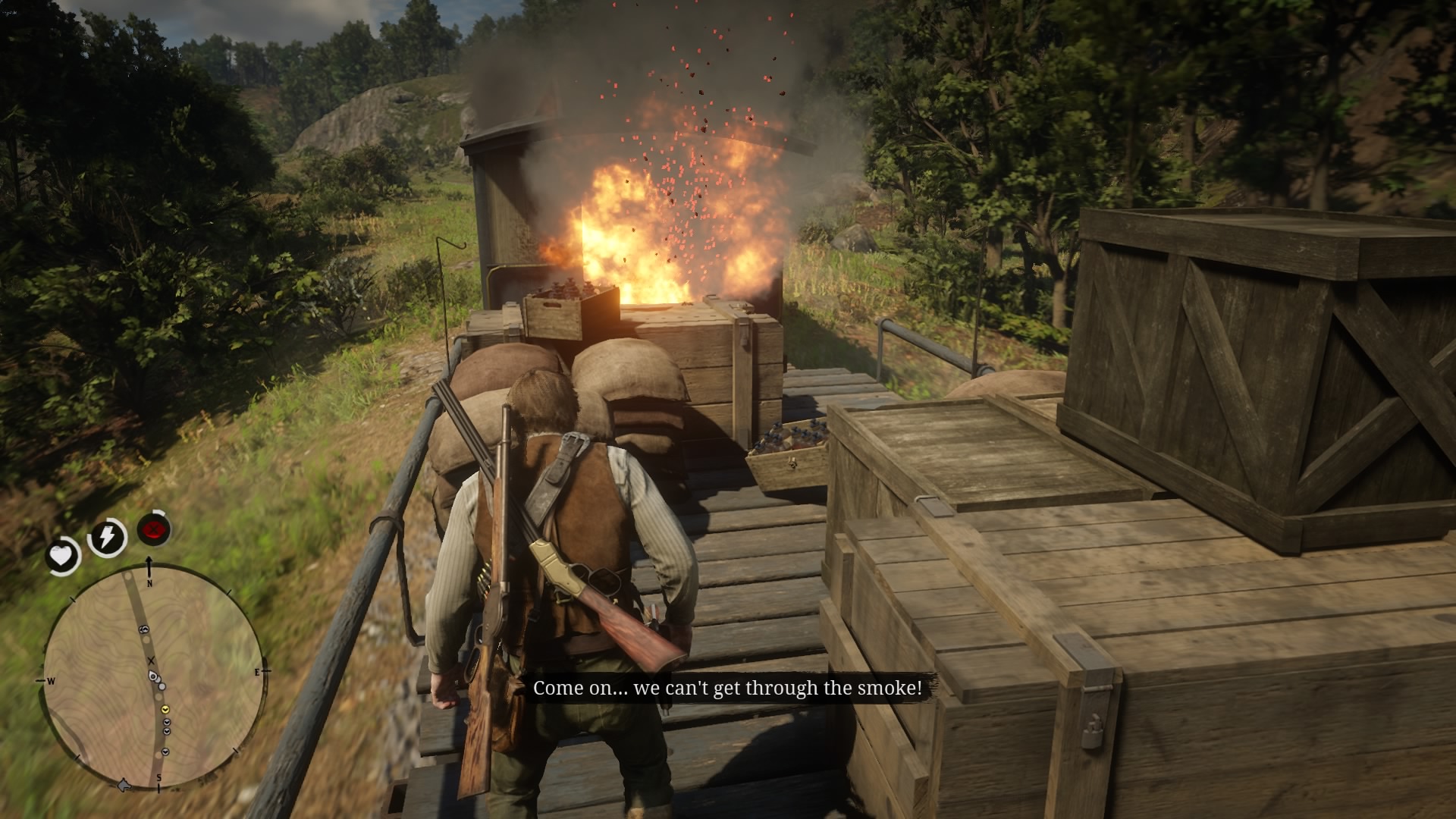Click the W compass marking on the minimap edge
Image resolution: width=1456 pixels, height=819 pixels.
click(51, 681)
